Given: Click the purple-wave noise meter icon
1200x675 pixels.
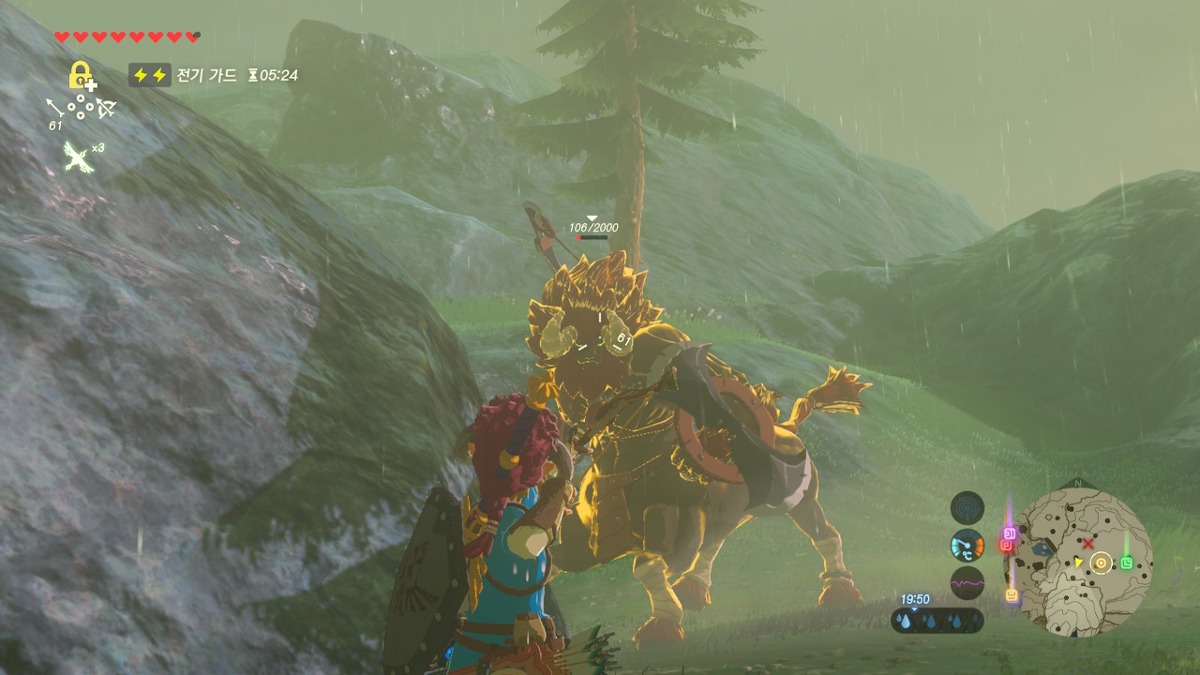Looking at the screenshot, I should point(967,582).
